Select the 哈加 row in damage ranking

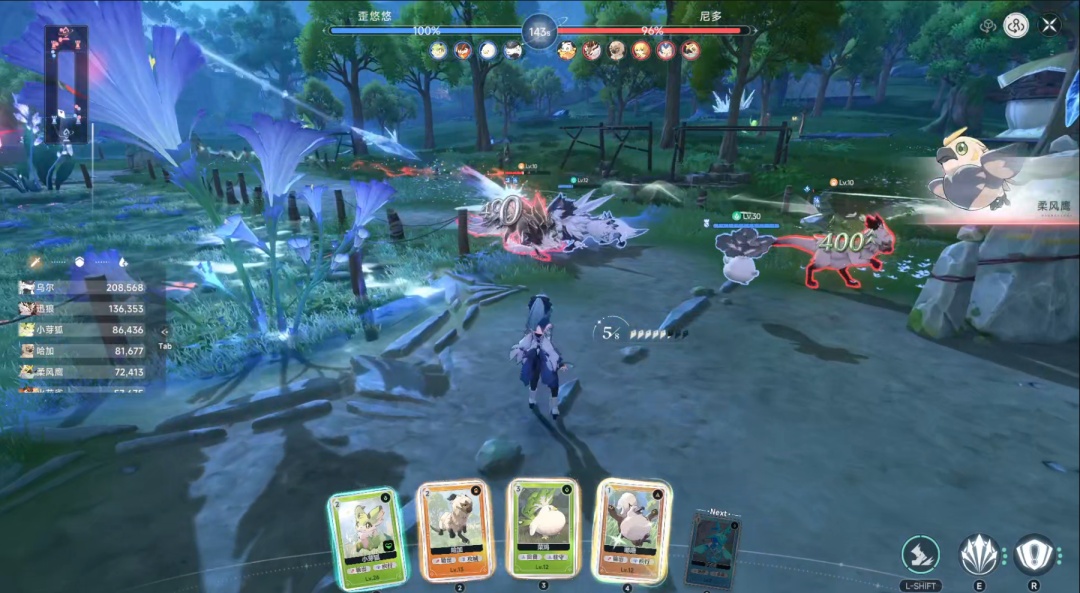click(82, 351)
